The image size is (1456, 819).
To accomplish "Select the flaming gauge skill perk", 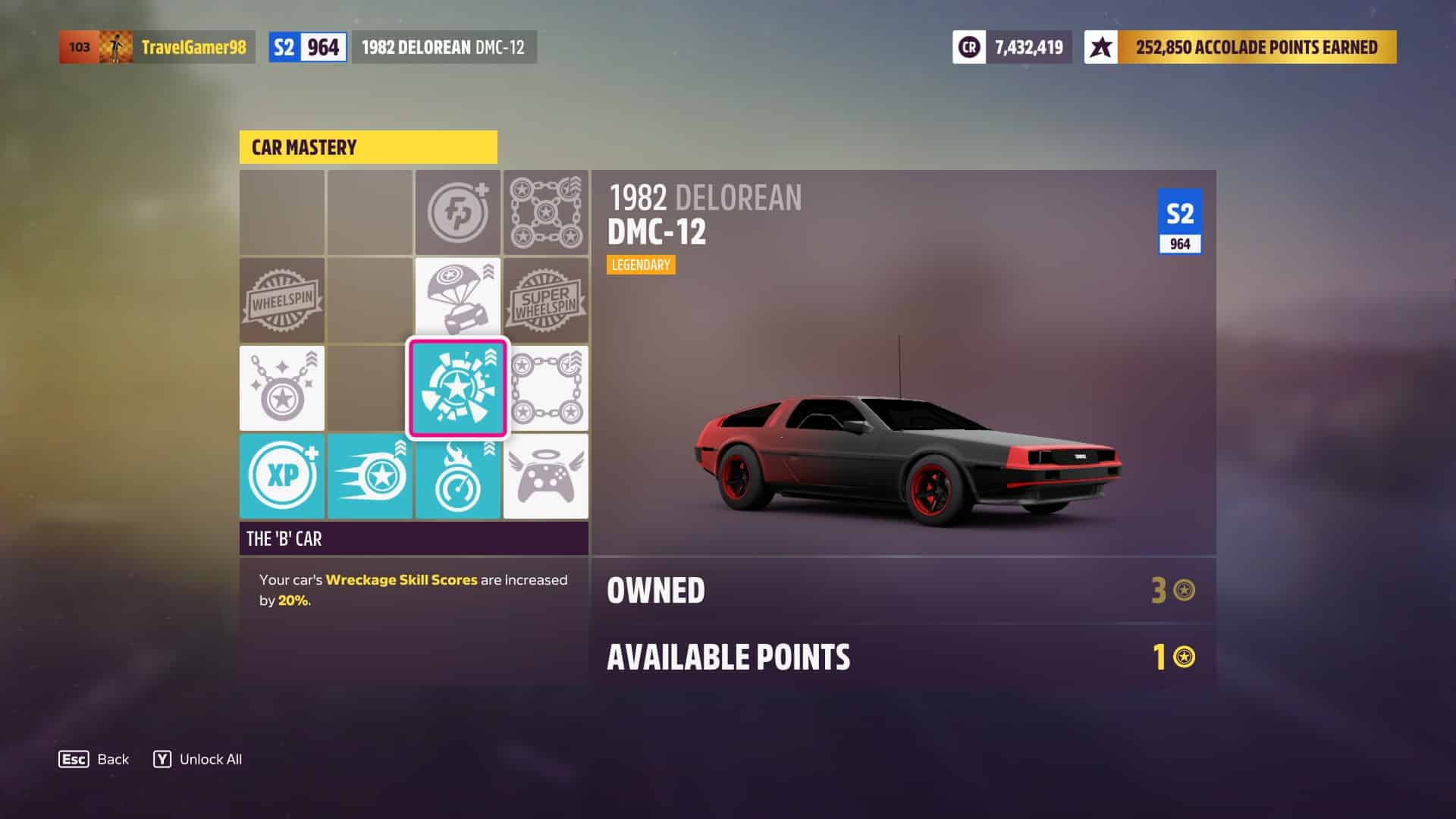I will pos(458,476).
